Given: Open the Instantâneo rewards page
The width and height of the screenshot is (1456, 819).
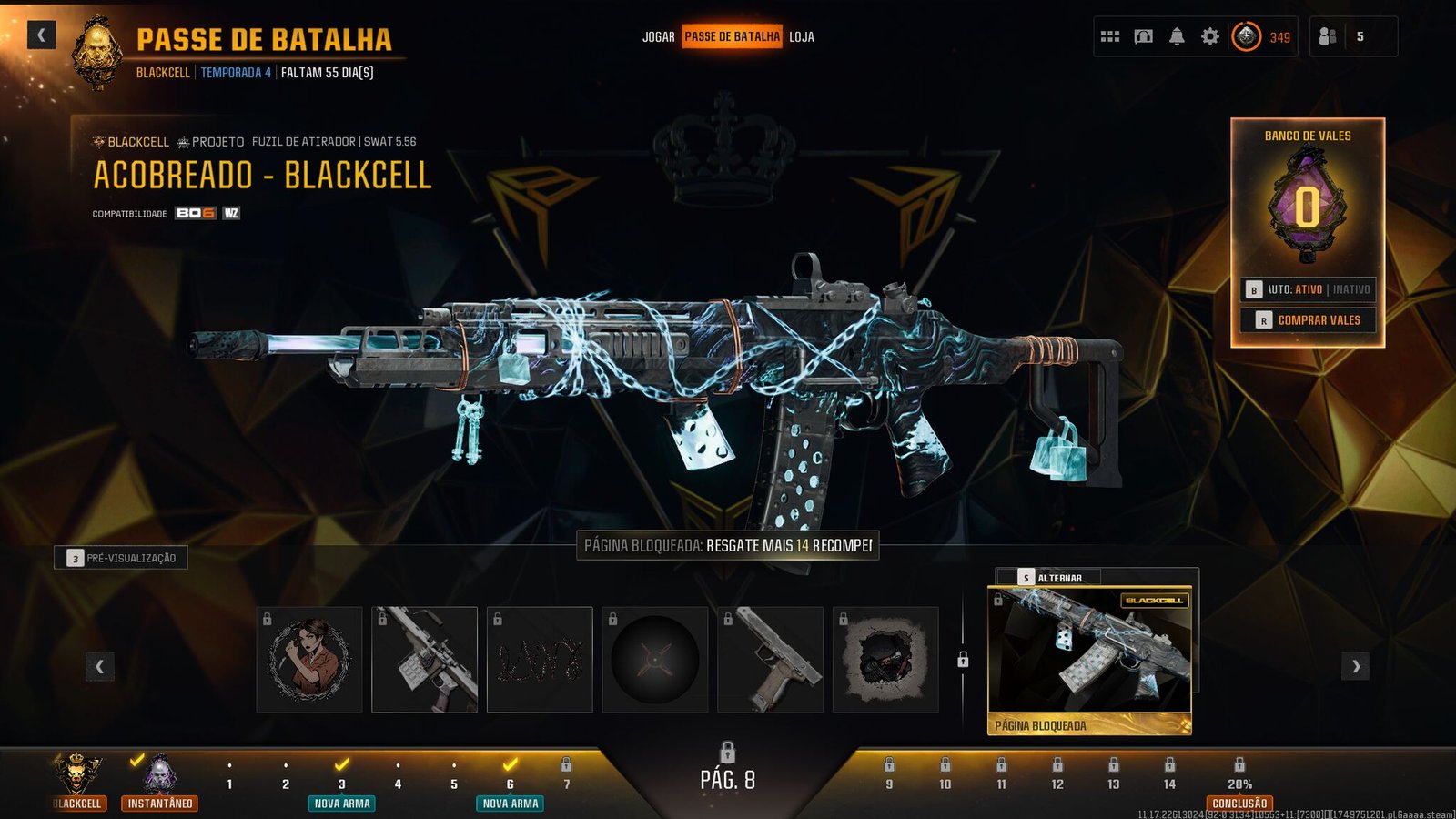Looking at the screenshot, I should [x=160, y=783].
